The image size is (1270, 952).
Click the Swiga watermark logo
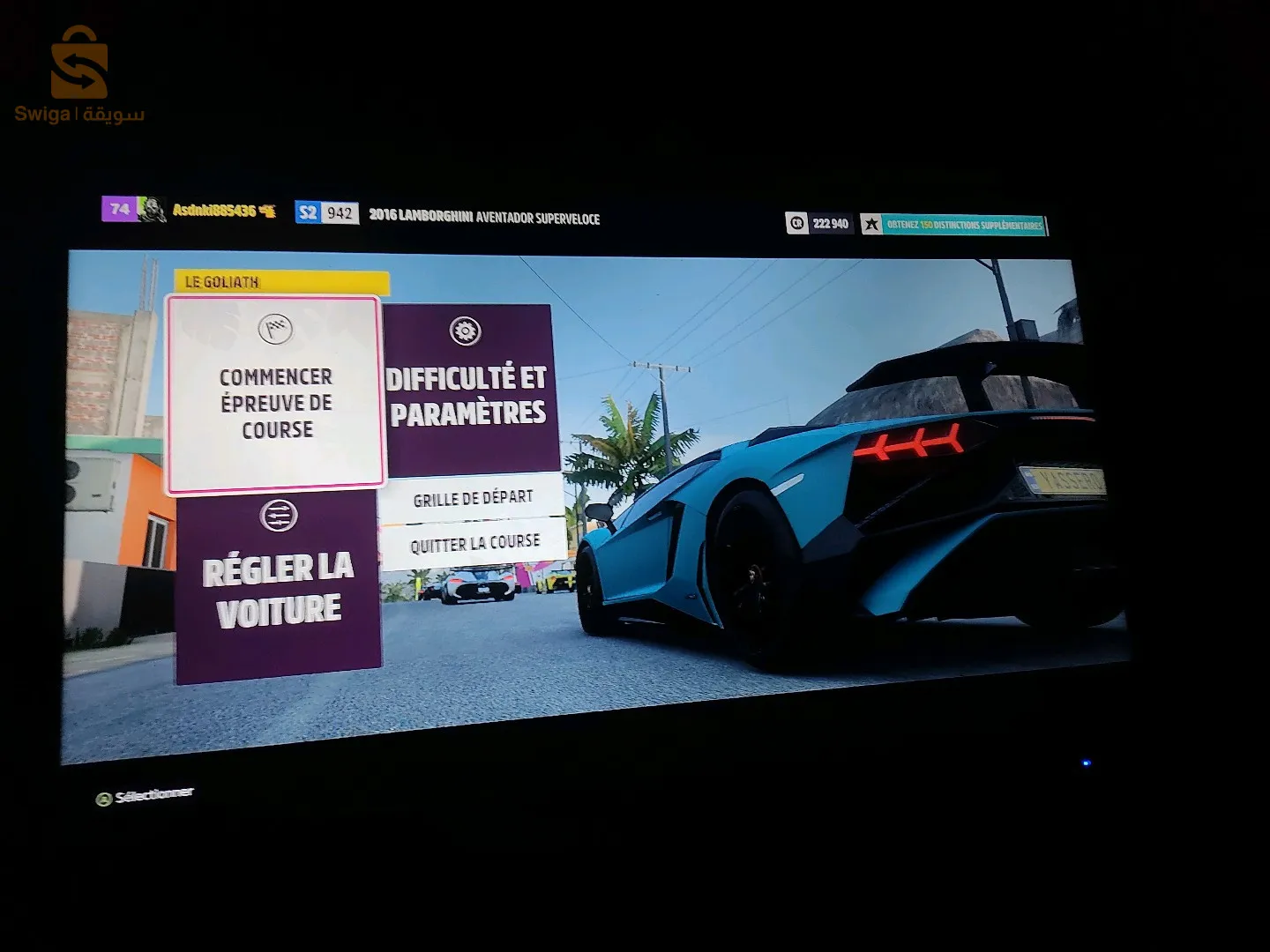pyautogui.click(x=78, y=75)
